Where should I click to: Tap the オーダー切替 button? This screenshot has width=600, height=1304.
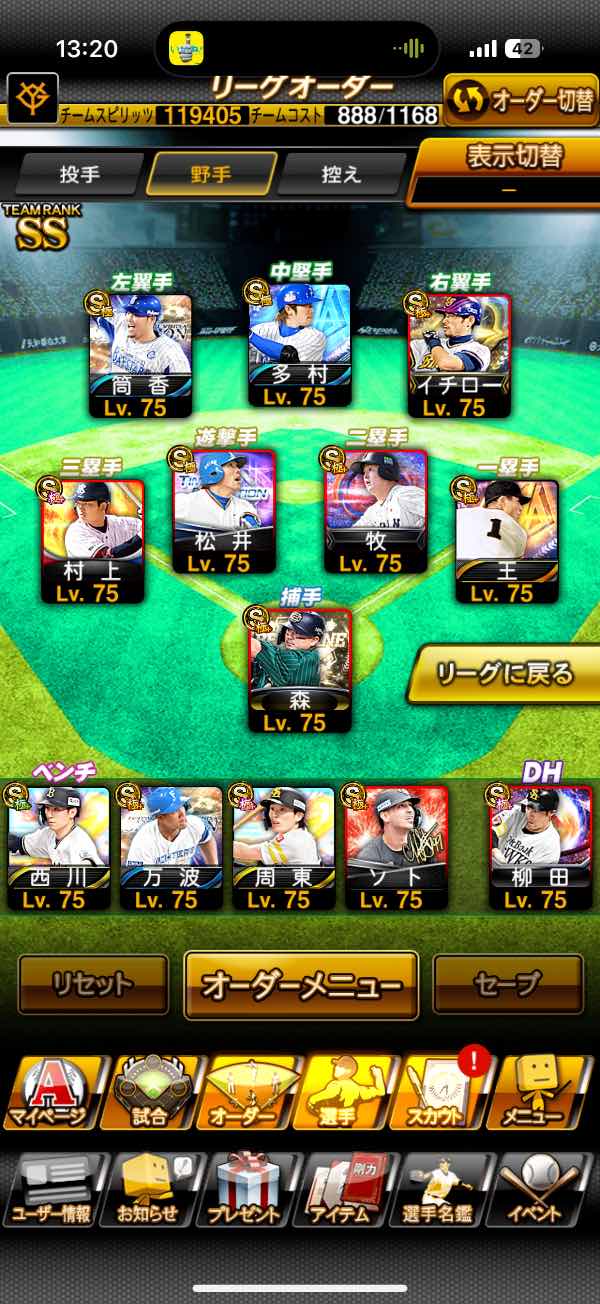tap(521, 101)
